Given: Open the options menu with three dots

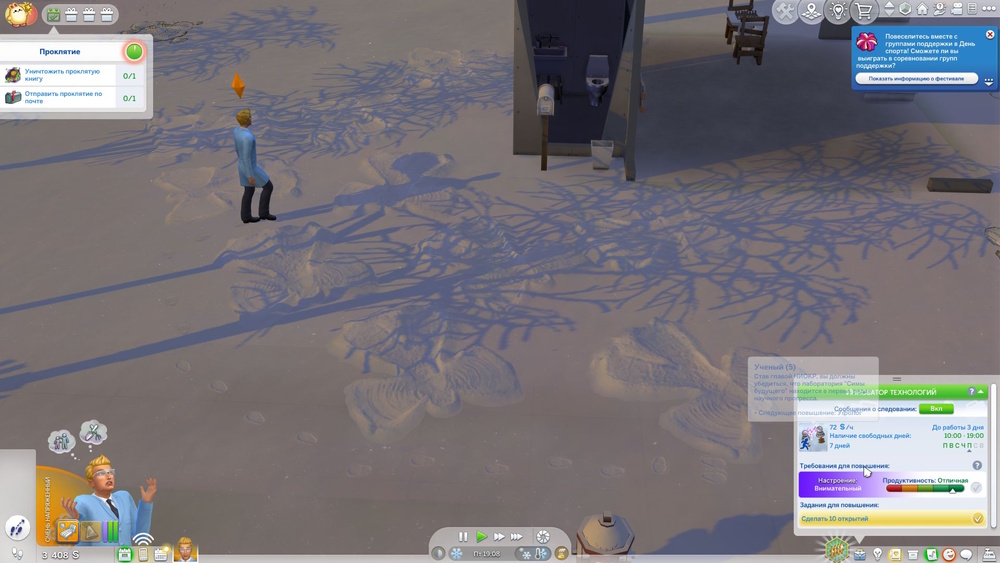Looking at the screenshot, I should pyautogui.click(x=989, y=9).
